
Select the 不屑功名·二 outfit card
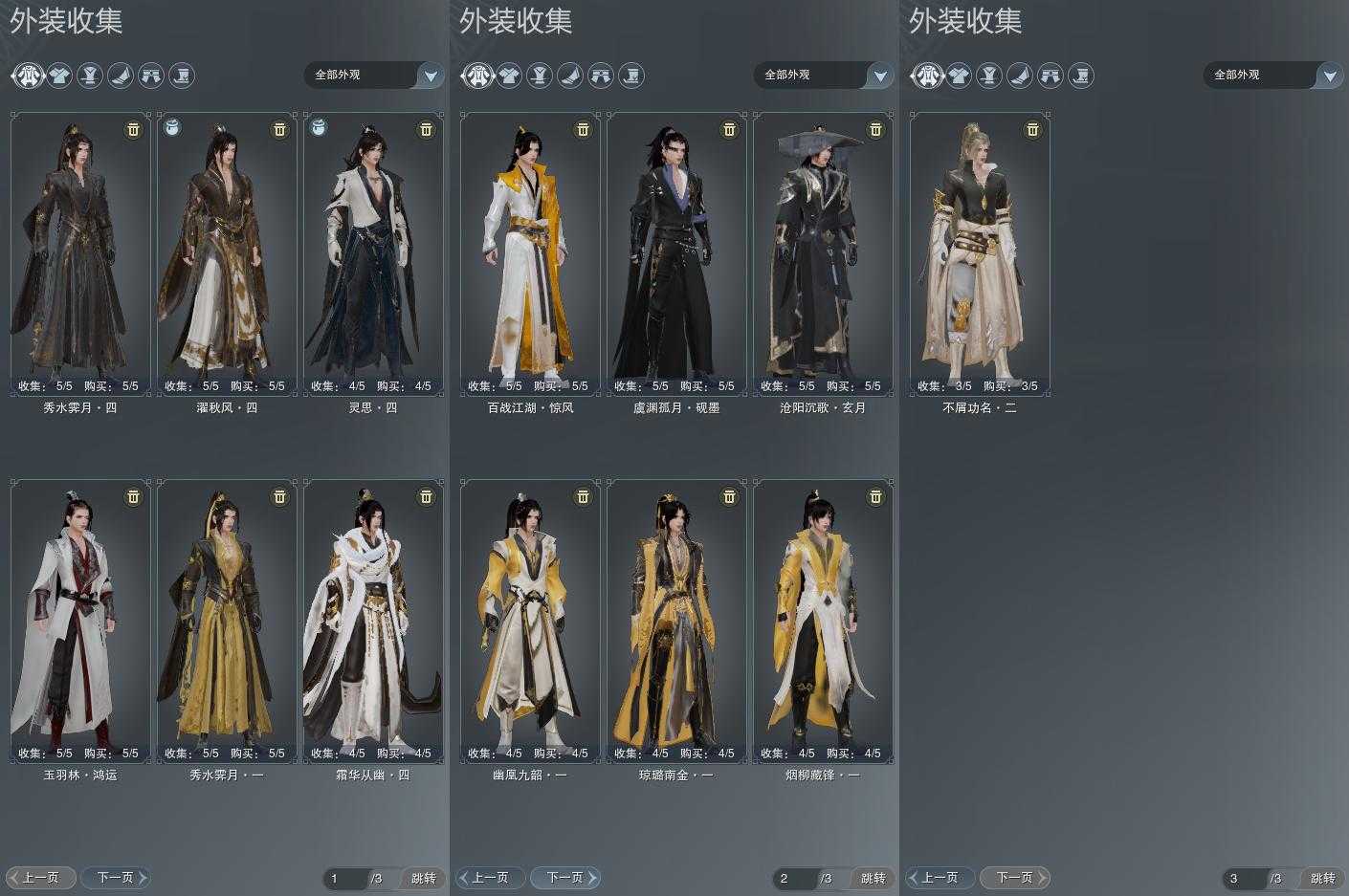tap(980, 253)
